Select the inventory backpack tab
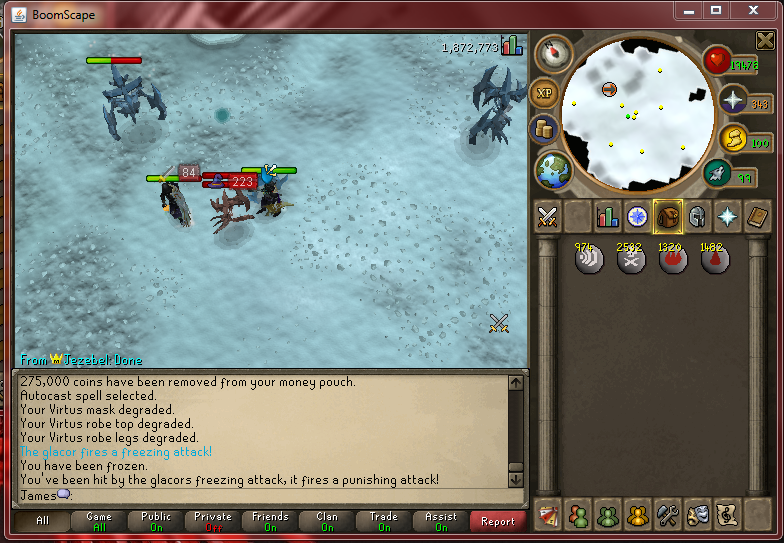The image size is (784, 543). (x=667, y=216)
